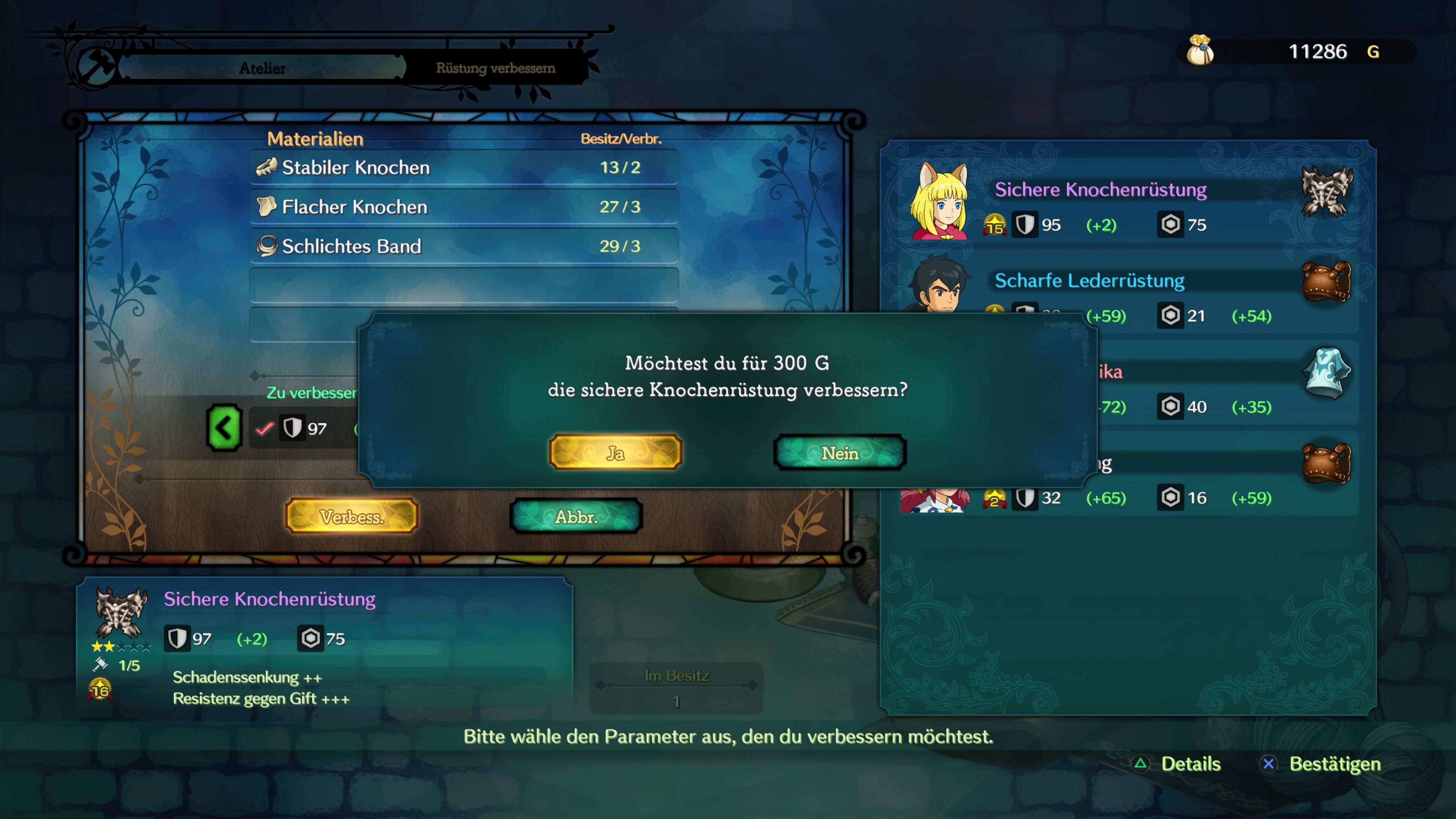The image size is (1456, 819).
Task: Confirm the upgrade with Ja
Action: pos(615,453)
